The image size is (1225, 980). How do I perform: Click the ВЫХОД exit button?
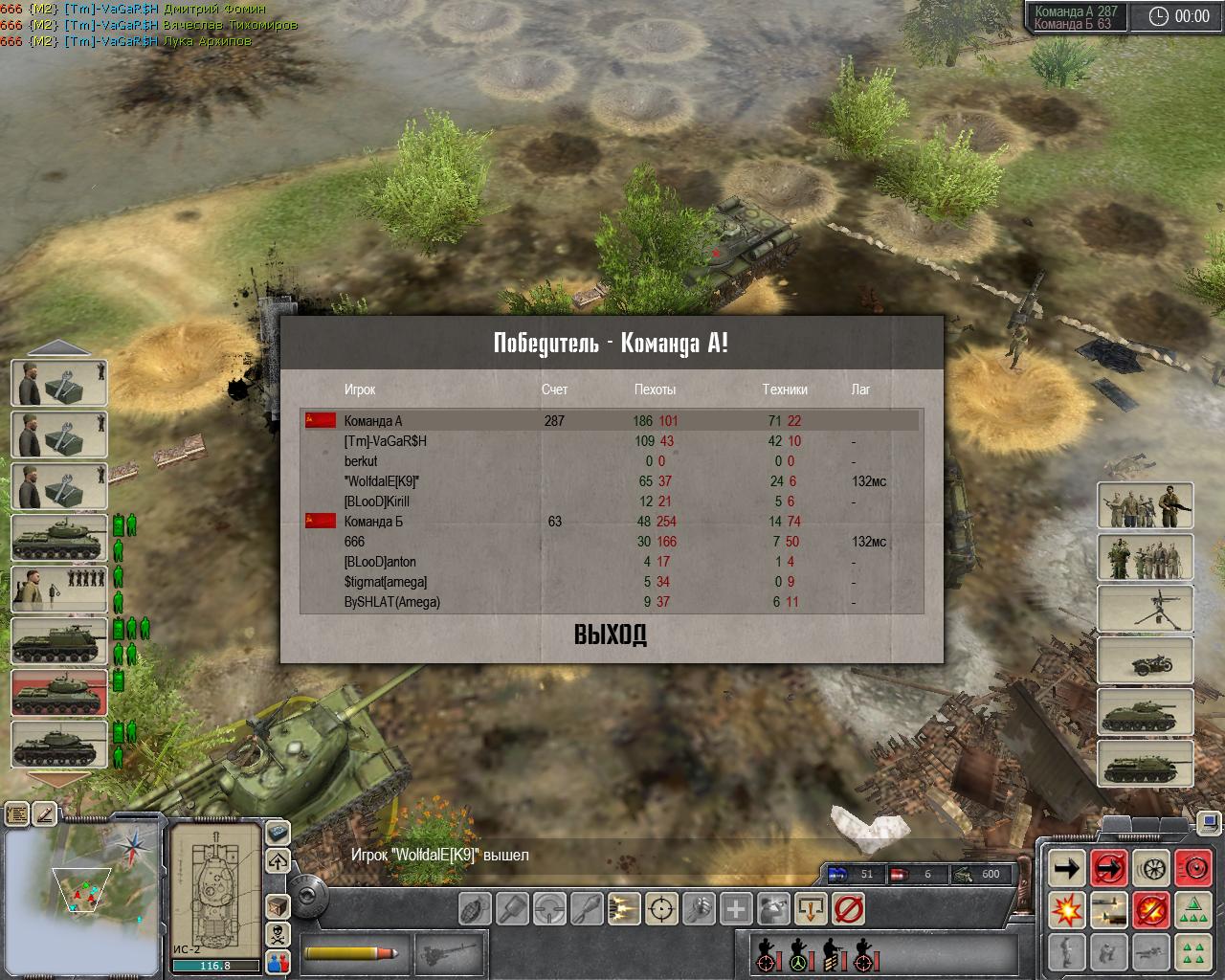point(611,635)
